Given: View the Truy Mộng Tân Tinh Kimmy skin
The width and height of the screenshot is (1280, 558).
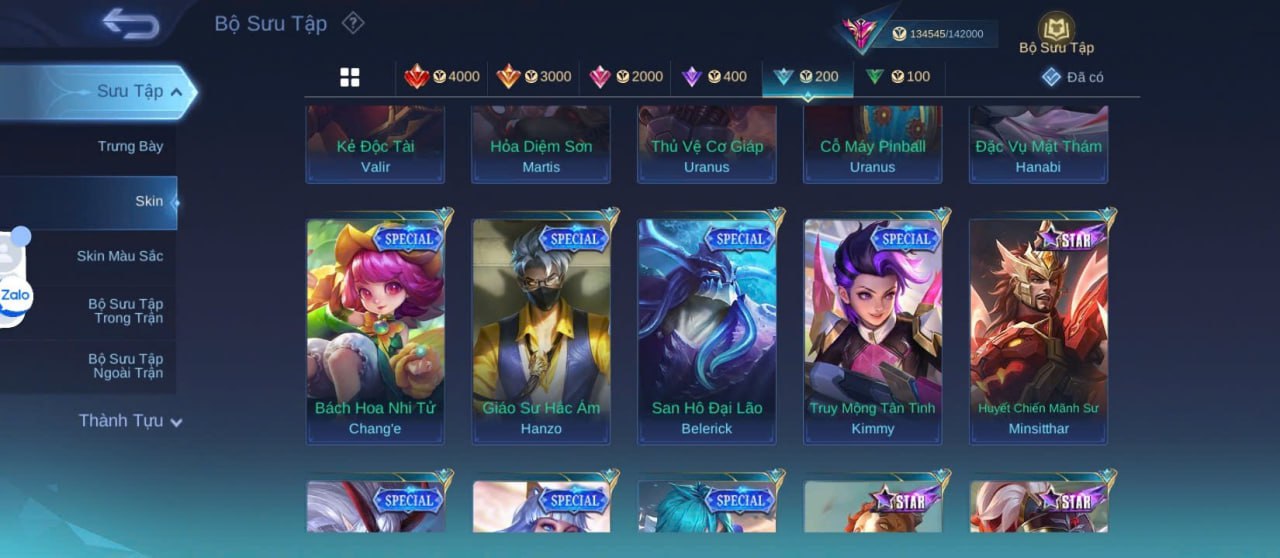Looking at the screenshot, I should point(872,330).
